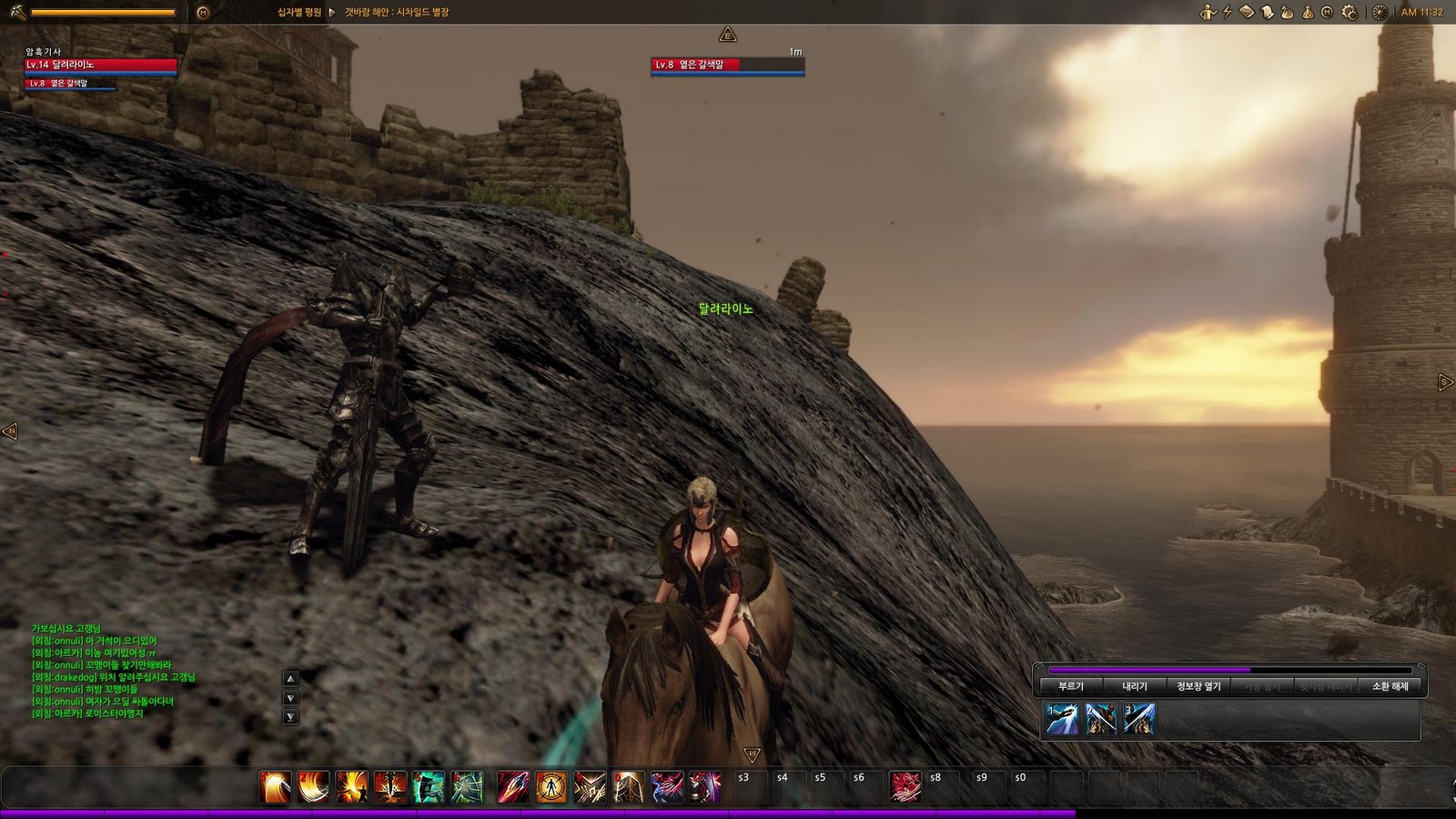Open the settings gear icon
The image size is (1456, 819).
click(x=1349, y=13)
